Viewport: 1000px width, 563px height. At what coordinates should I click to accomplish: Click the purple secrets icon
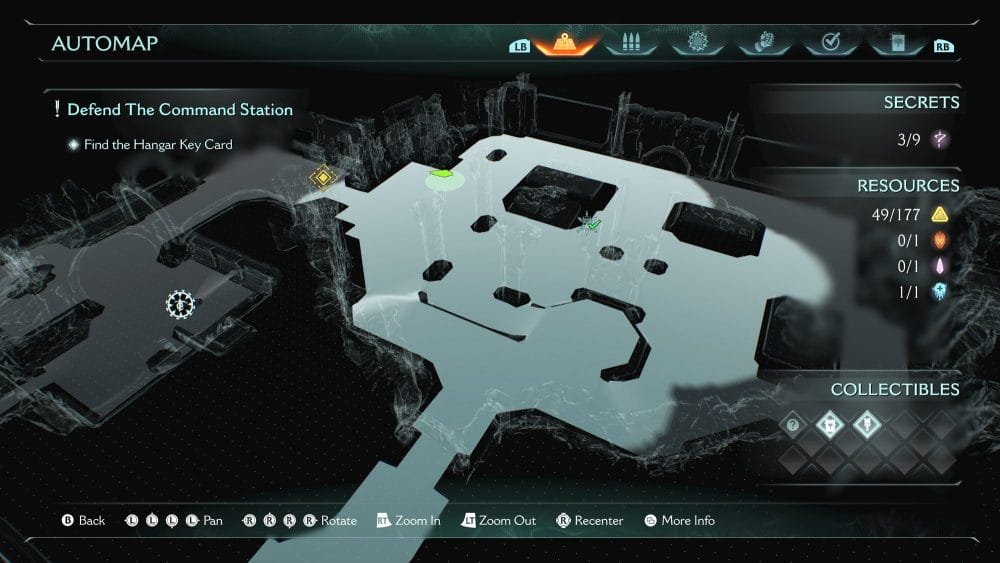tap(939, 139)
